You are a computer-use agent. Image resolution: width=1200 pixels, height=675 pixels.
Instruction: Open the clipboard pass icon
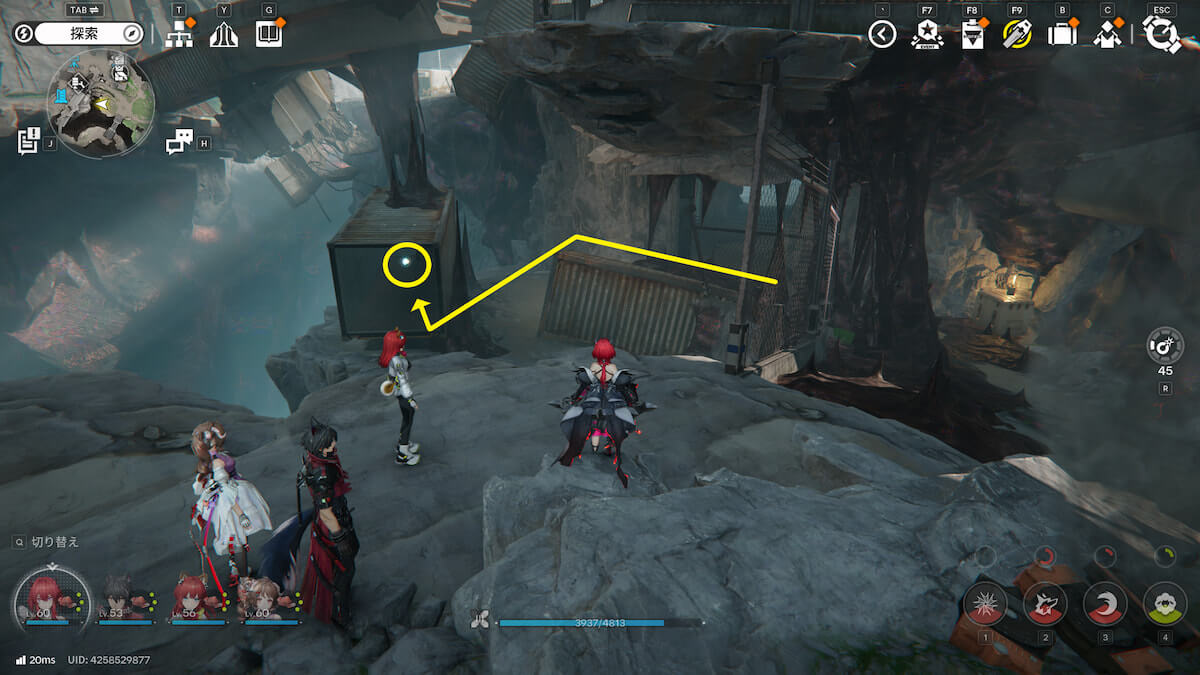click(971, 36)
